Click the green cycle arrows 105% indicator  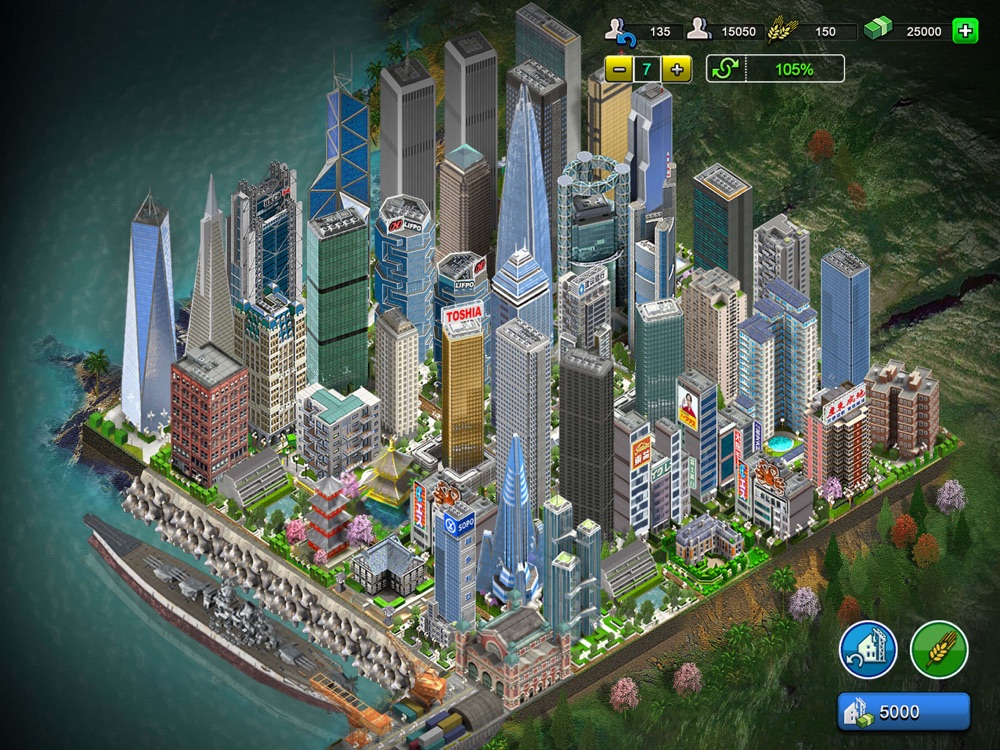coord(775,69)
